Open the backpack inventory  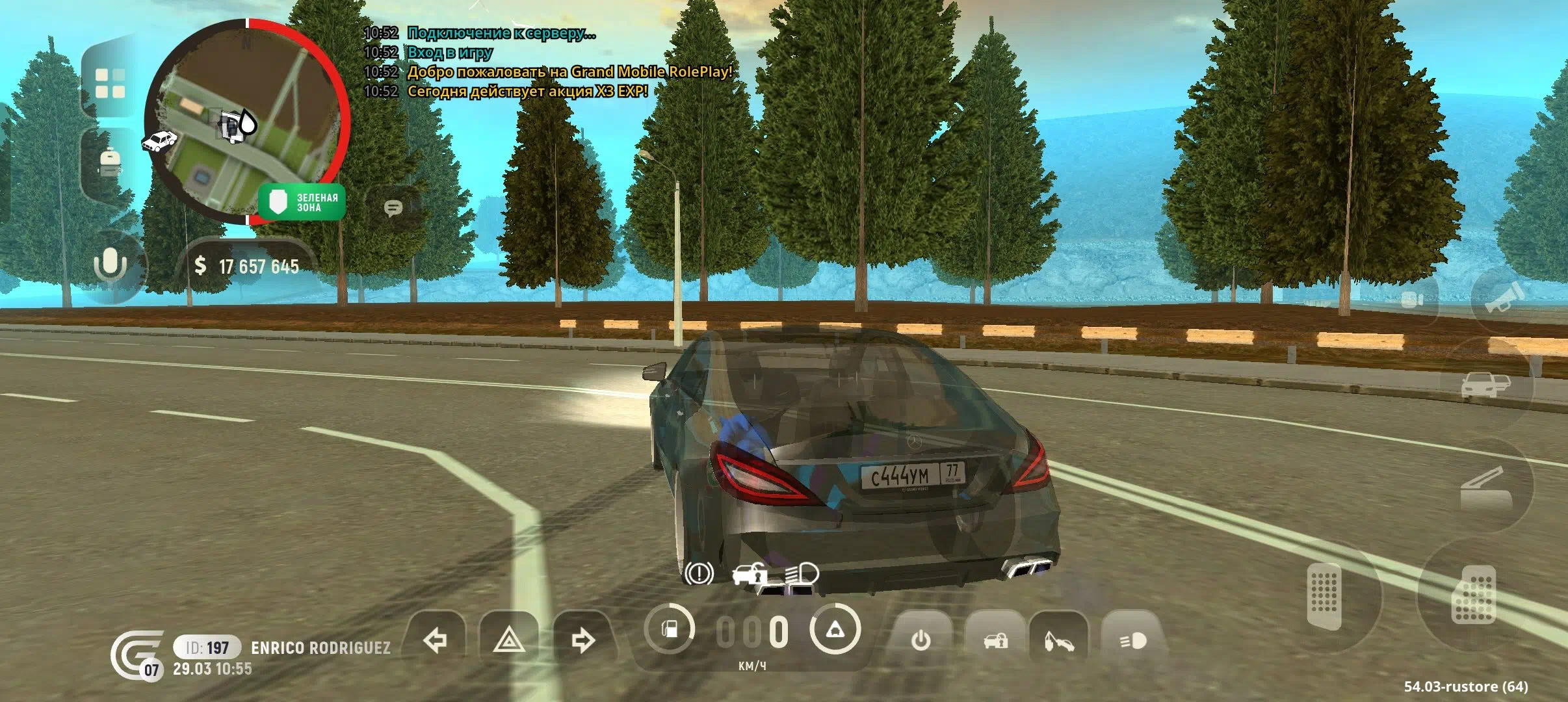[109, 162]
